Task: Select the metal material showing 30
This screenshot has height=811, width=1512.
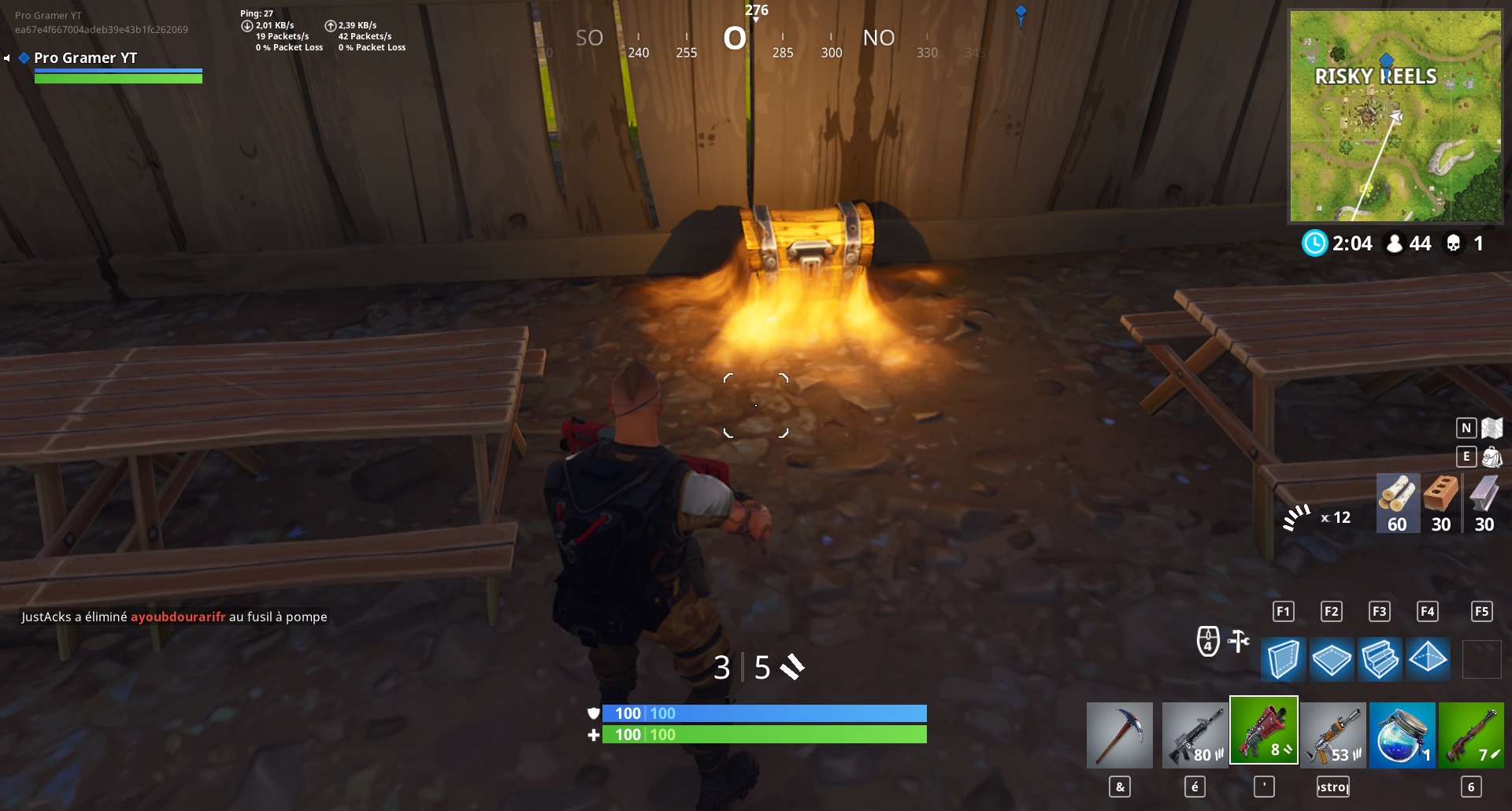Action: click(x=1484, y=503)
